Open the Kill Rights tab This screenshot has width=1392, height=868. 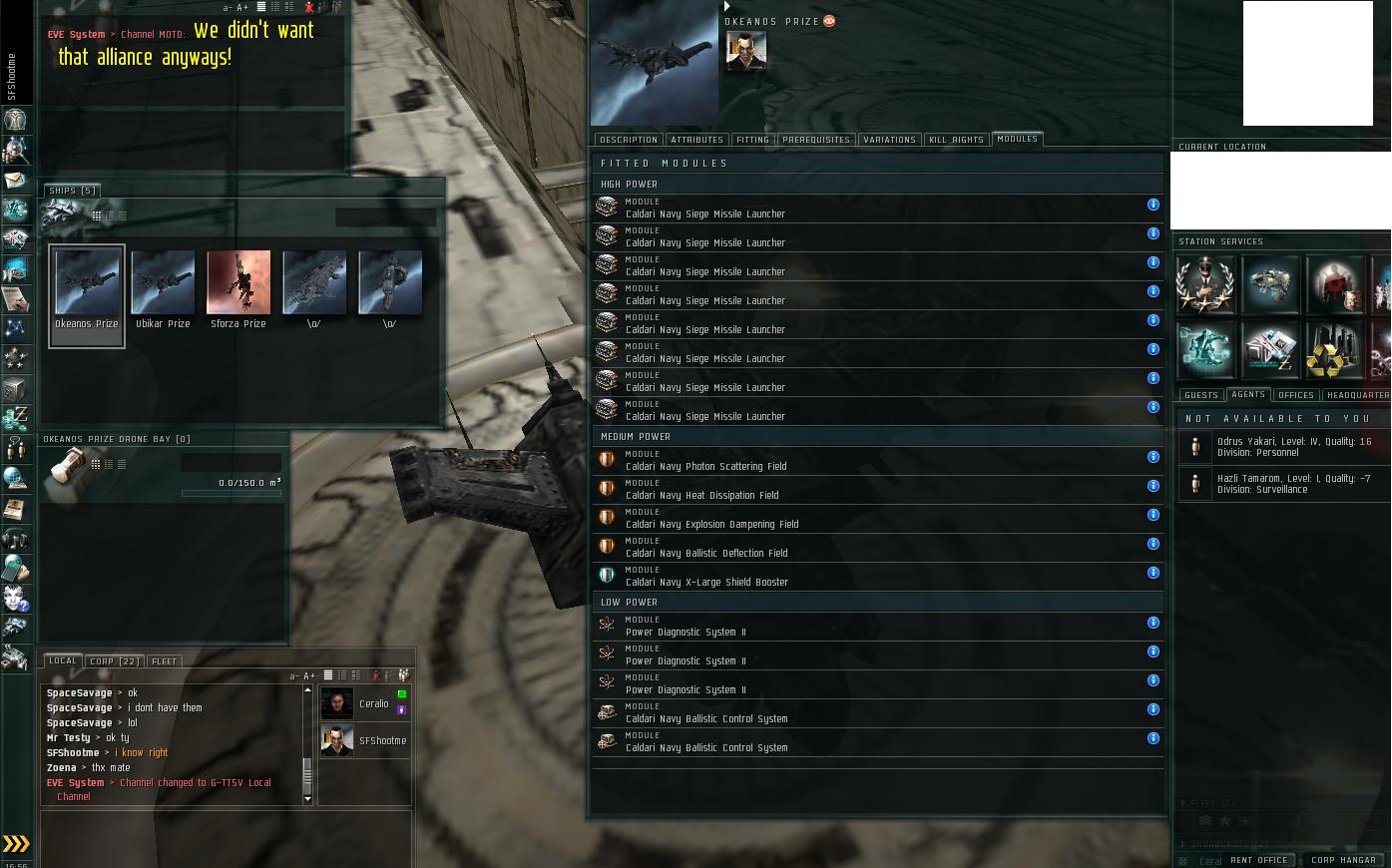tap(956, 140)
